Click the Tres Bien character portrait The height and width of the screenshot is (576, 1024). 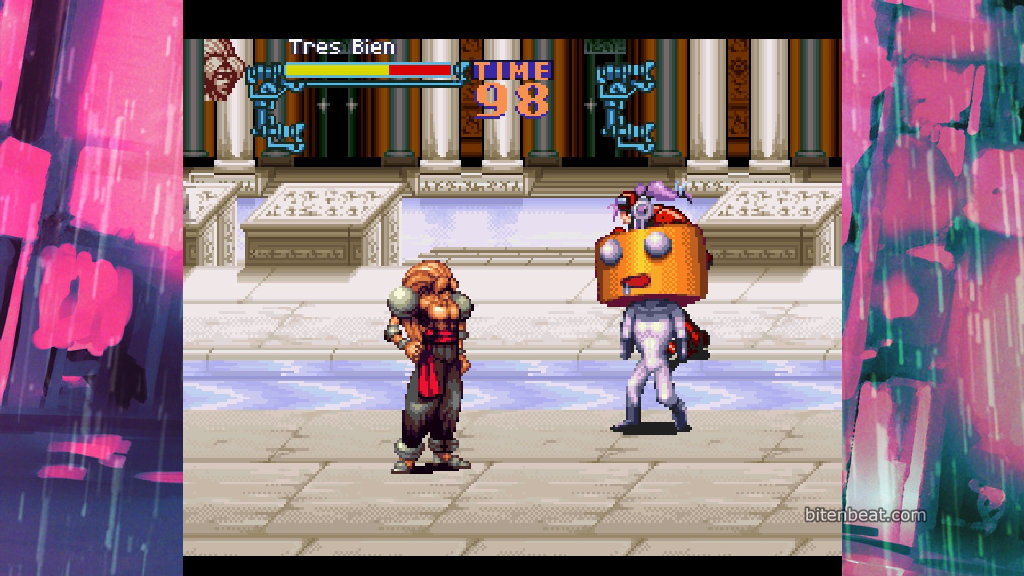click(x=223, y=70)
